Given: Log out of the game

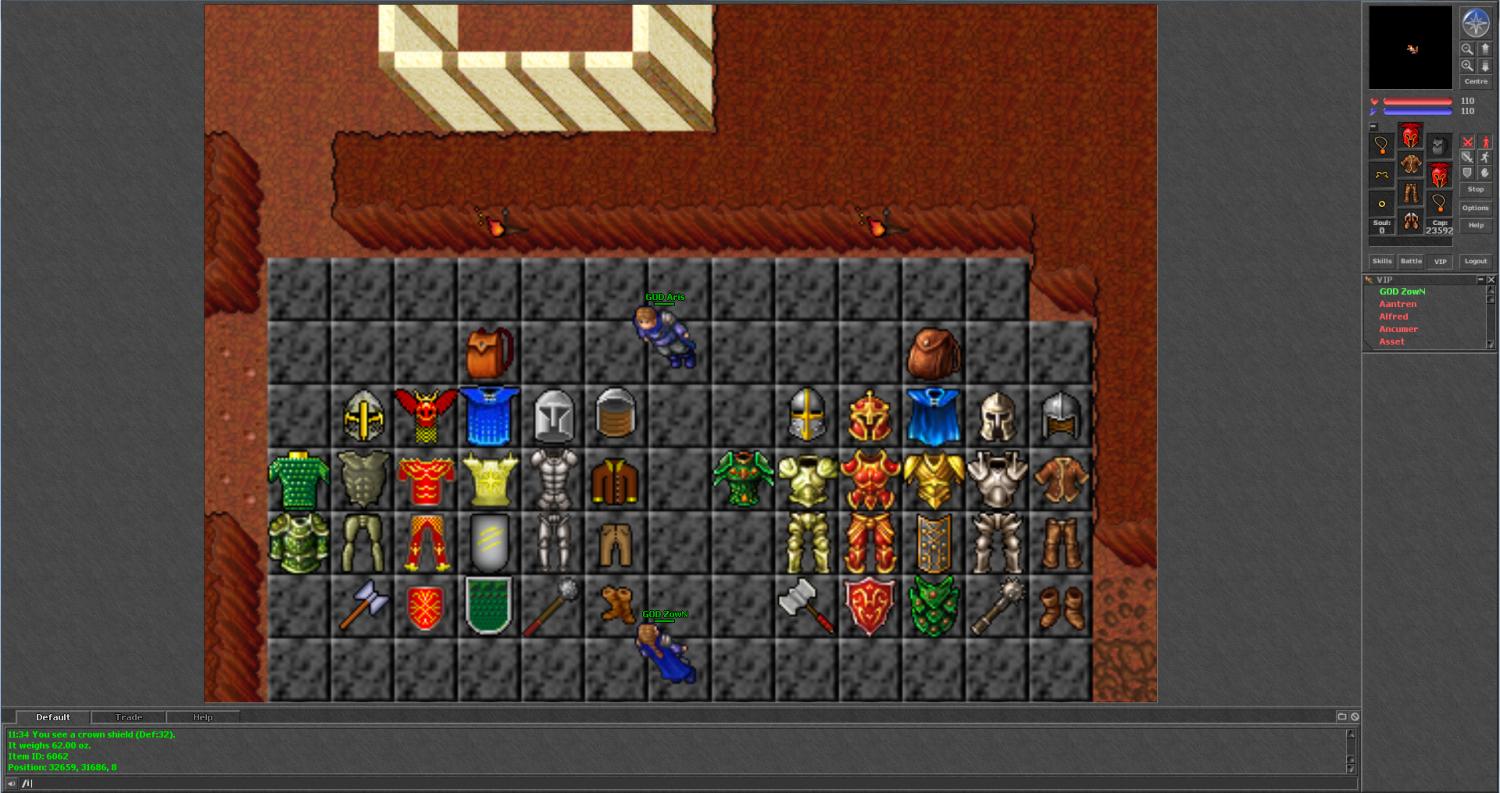Looking at the screenshot, I should [x=1475, y=261].
